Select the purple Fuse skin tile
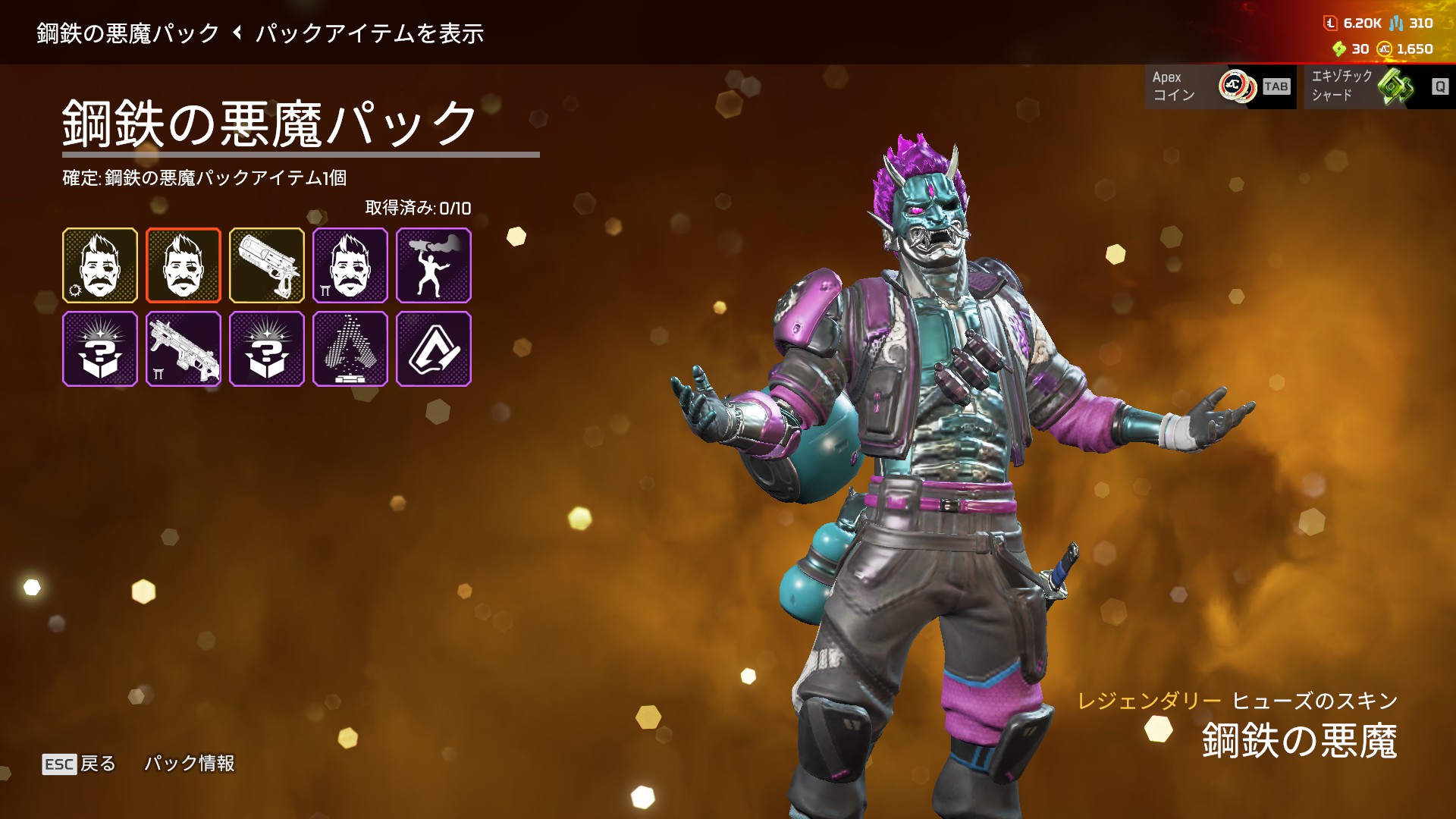 [350, 265]
